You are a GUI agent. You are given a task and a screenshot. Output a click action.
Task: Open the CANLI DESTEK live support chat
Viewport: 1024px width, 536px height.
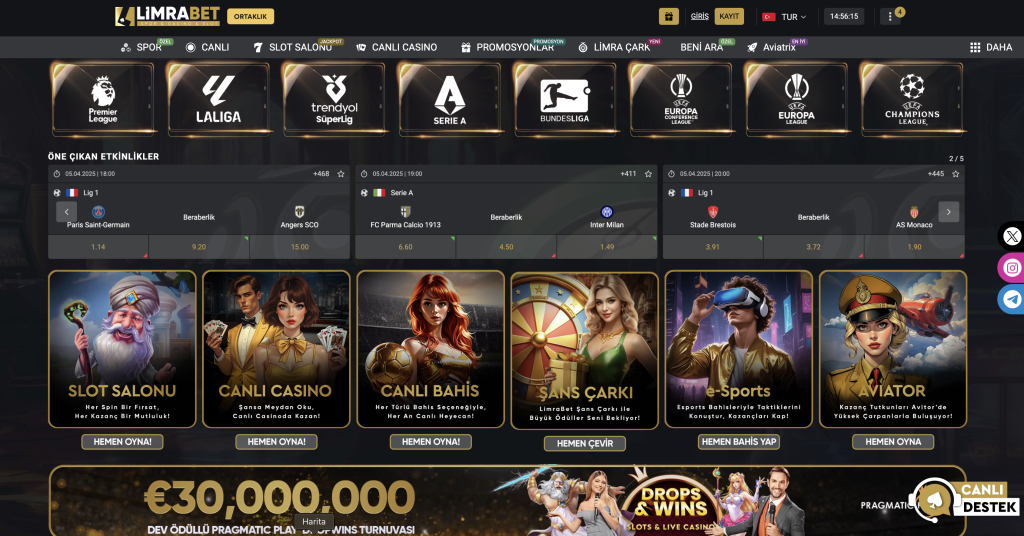click(966, 499)
